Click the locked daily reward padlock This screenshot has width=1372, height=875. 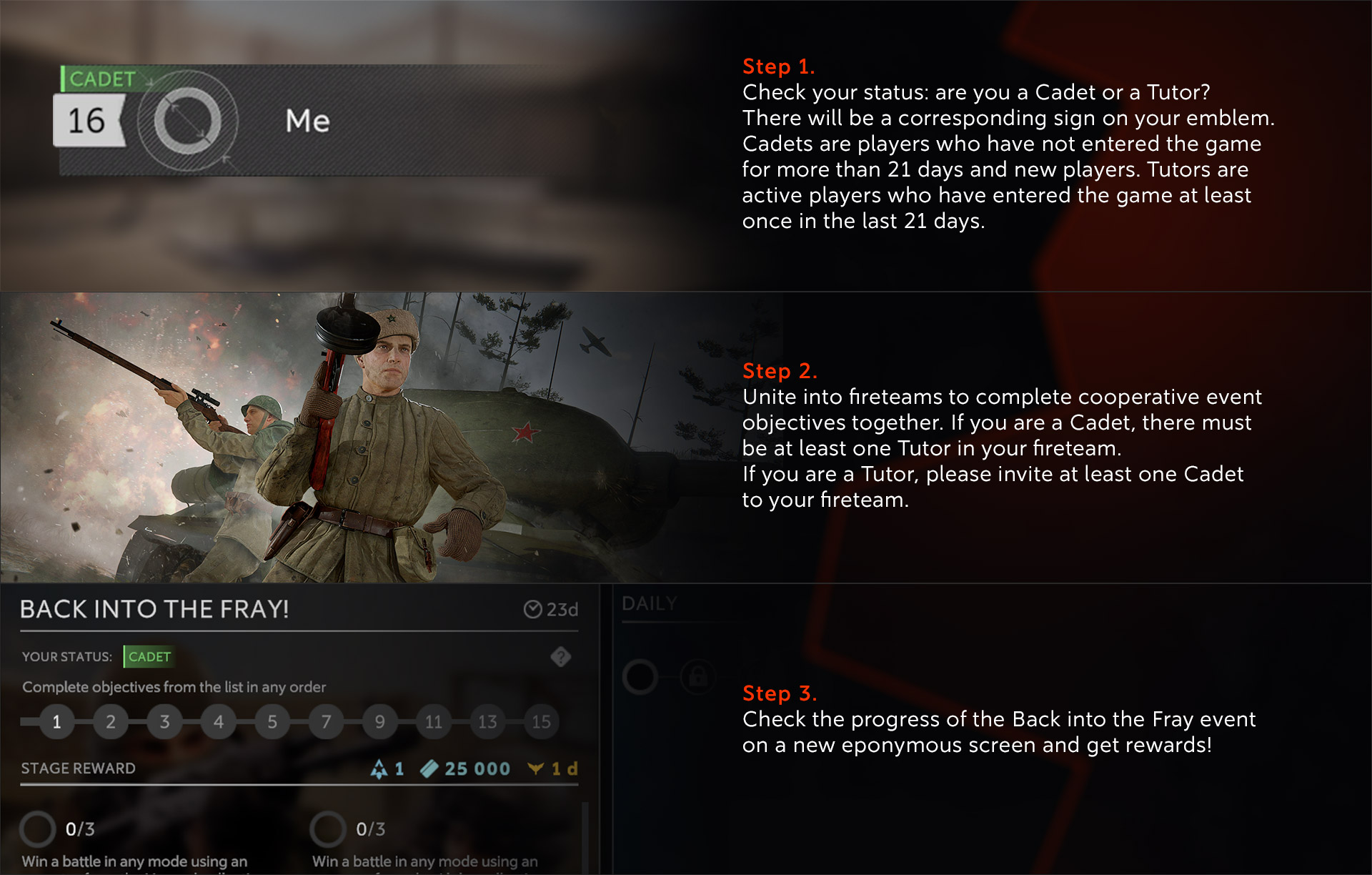point(698,676)
